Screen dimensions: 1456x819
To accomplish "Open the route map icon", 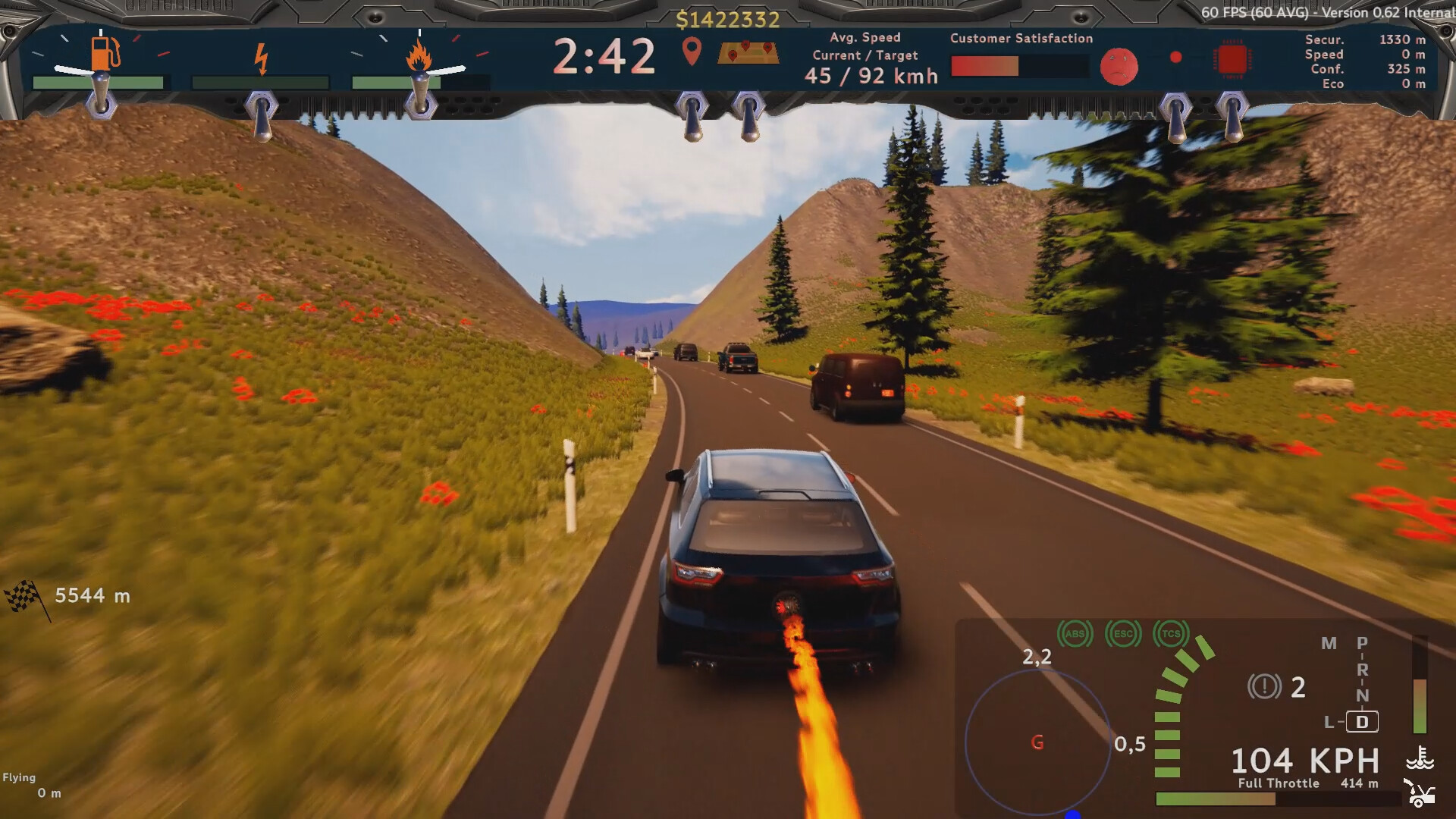I will [x=748, y=52].
